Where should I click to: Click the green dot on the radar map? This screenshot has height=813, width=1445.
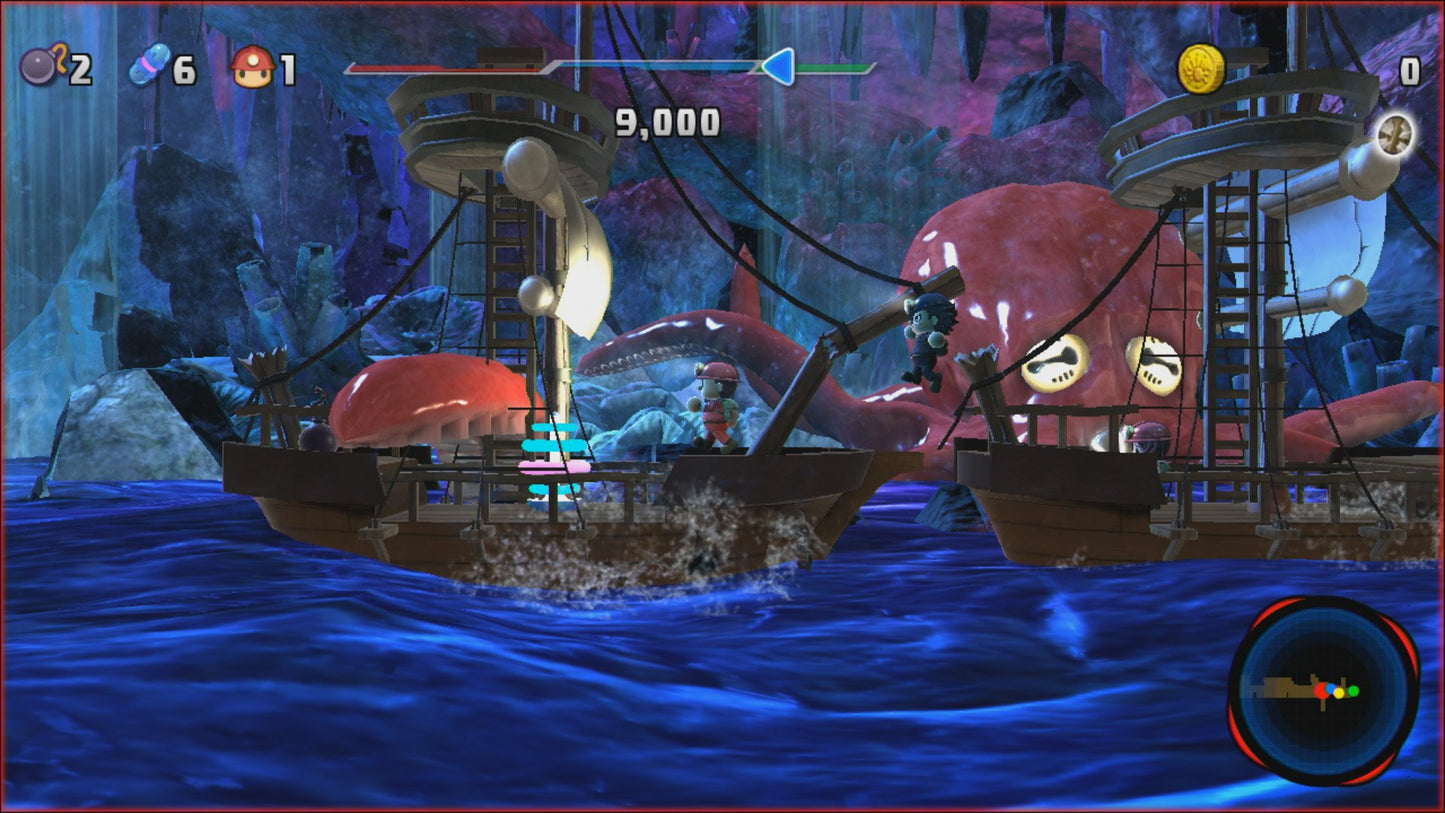click(1353, 691)
